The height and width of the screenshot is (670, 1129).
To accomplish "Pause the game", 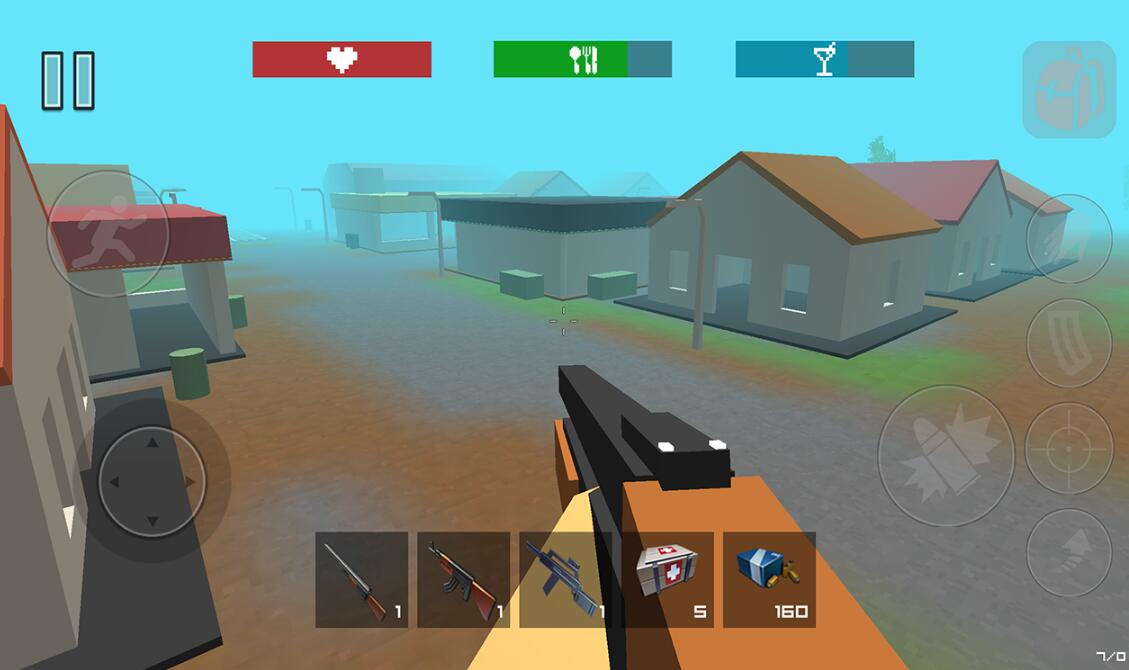I will coord(68,80).
